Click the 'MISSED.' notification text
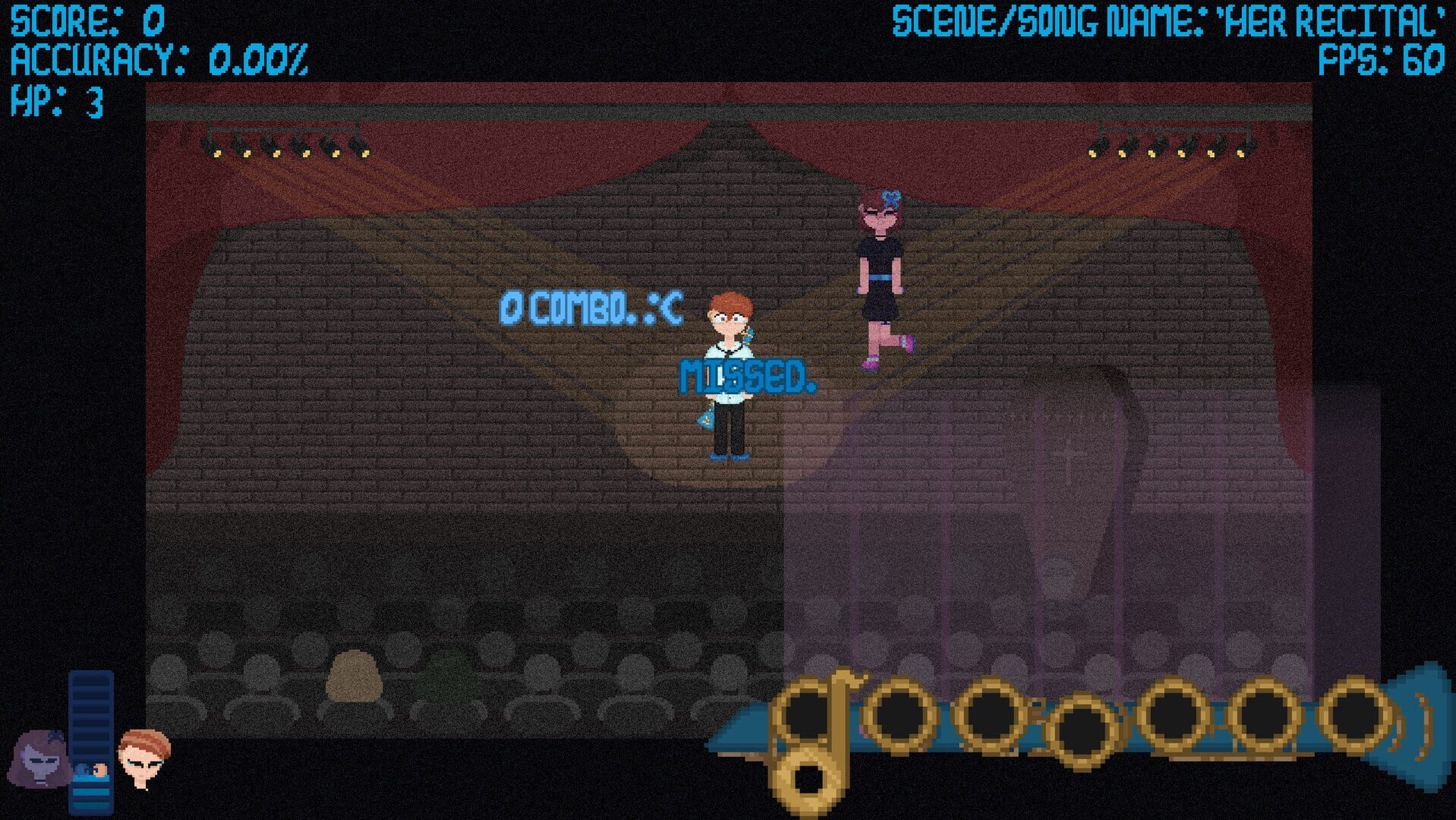The height and width of the screenshot is (820, 1456). point(748,374)
